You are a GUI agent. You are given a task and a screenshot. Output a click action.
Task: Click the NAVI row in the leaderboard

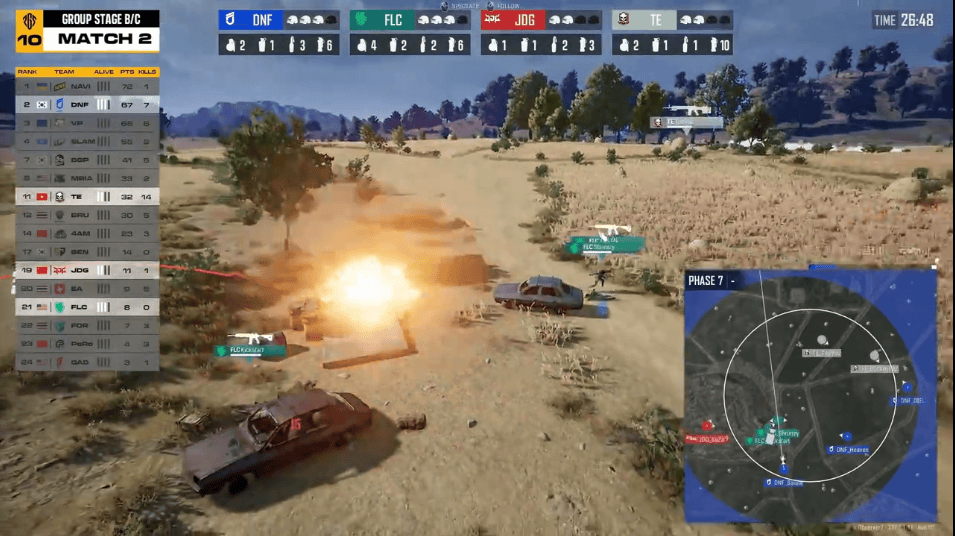pos(86,88)
